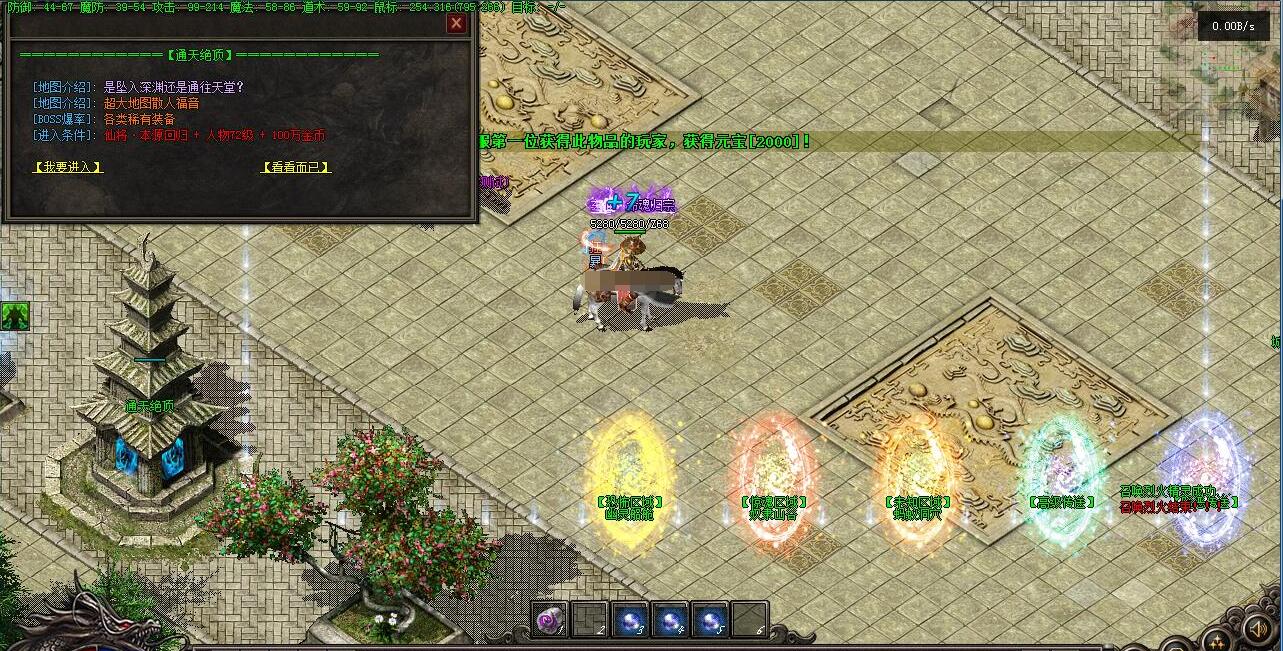Activate the blue orb in hotbar slot 3

point(629,620)
